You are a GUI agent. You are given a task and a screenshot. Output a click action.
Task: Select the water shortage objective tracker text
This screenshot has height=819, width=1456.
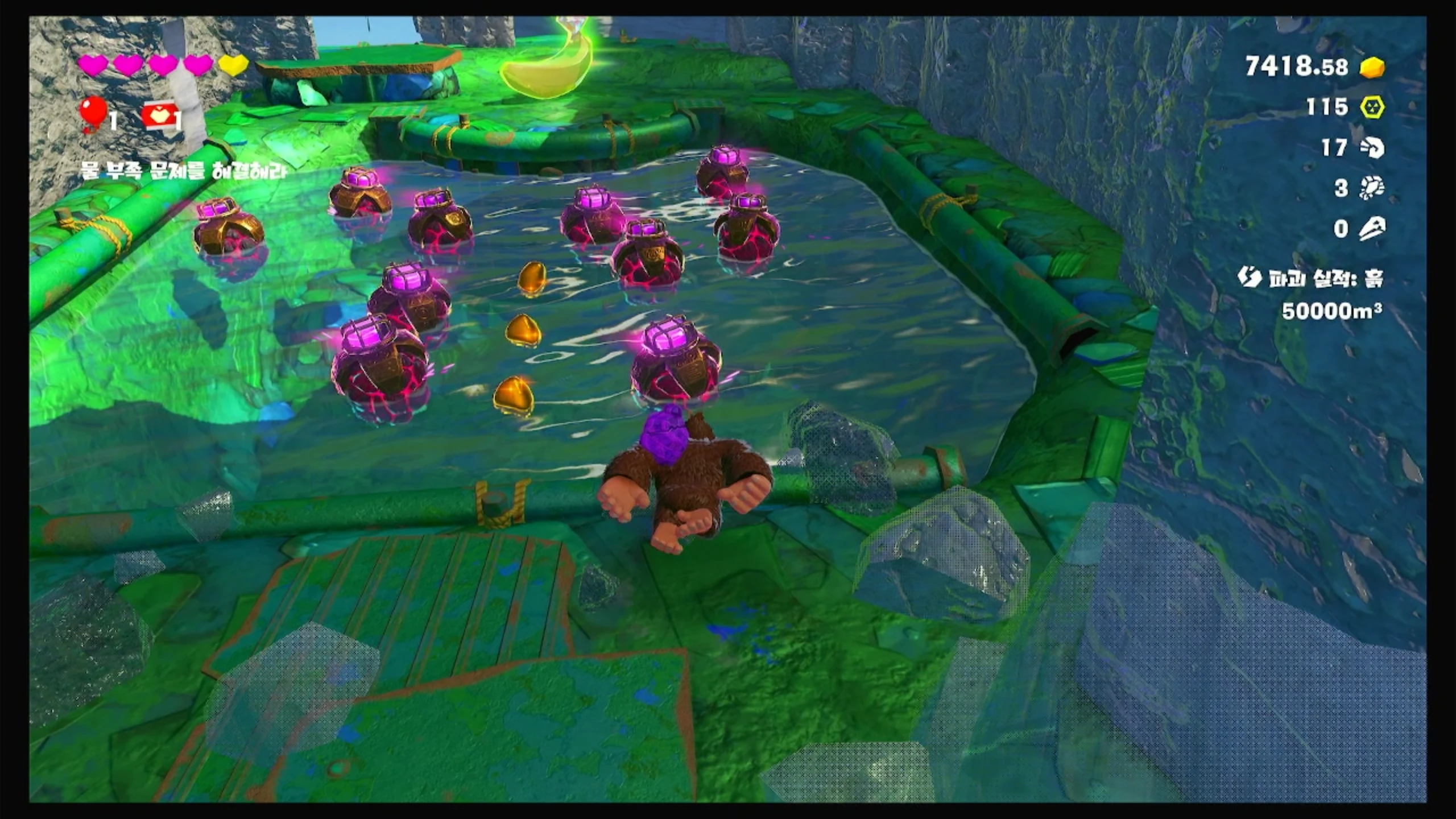[183, 170]
